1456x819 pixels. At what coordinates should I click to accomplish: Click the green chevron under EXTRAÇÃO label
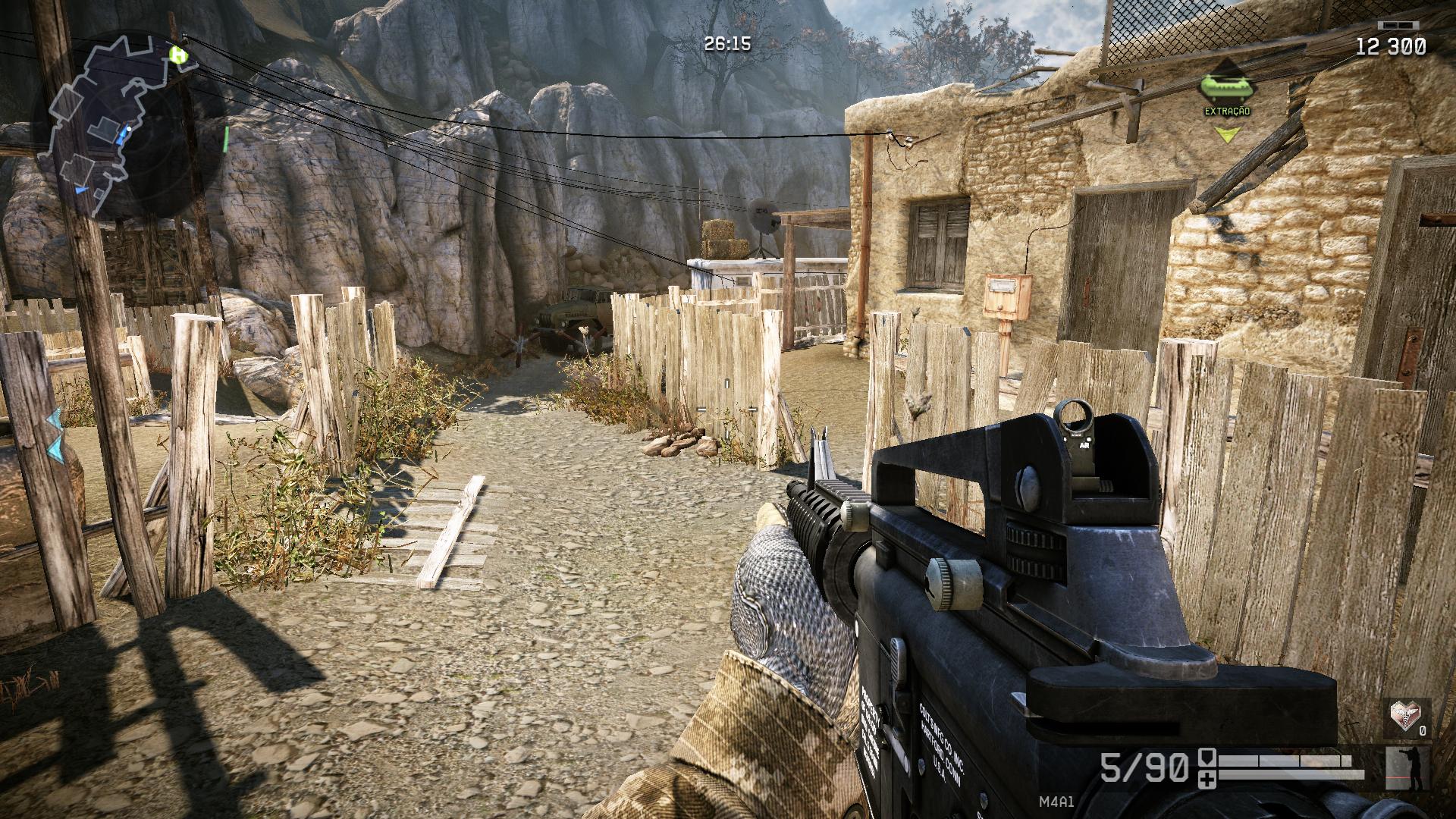click(1228, 135)
